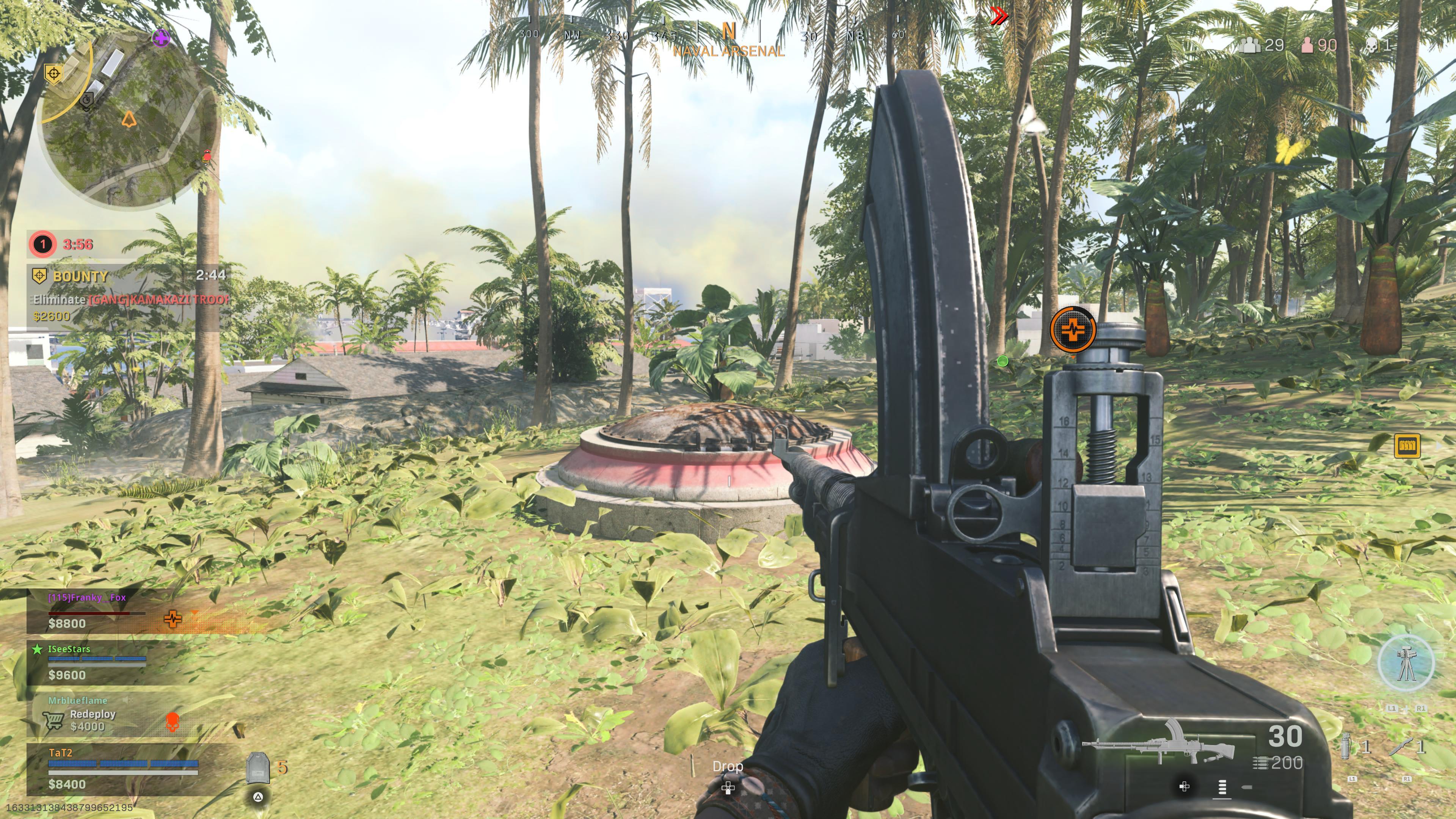Click the armor plate icon

tap(258, 767)
